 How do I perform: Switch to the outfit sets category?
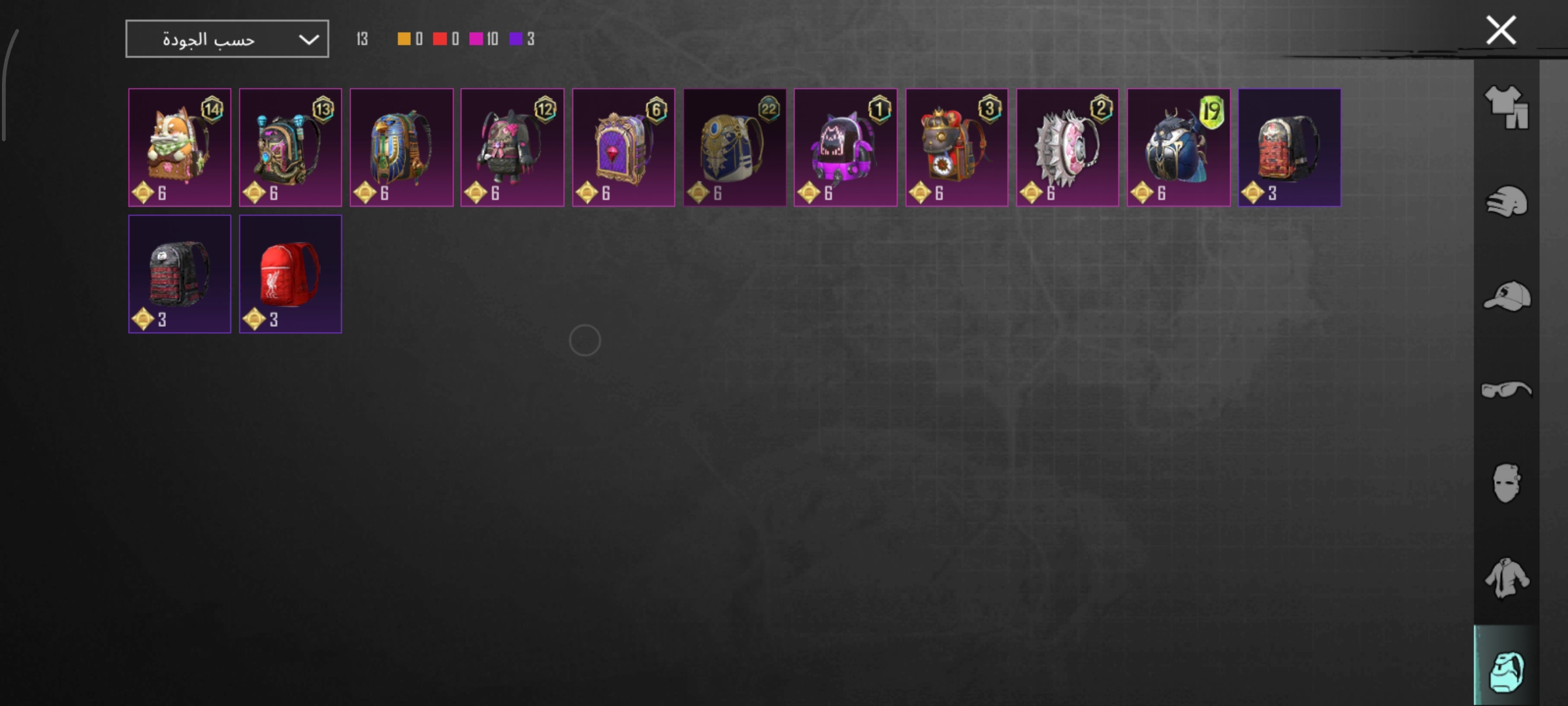[1506, 107]
